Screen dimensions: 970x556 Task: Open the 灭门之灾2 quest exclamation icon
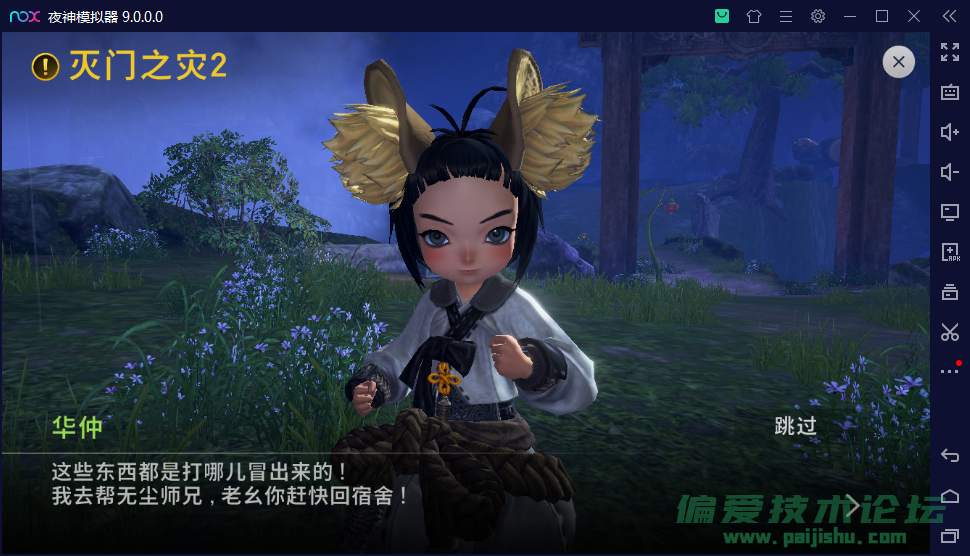46,66
